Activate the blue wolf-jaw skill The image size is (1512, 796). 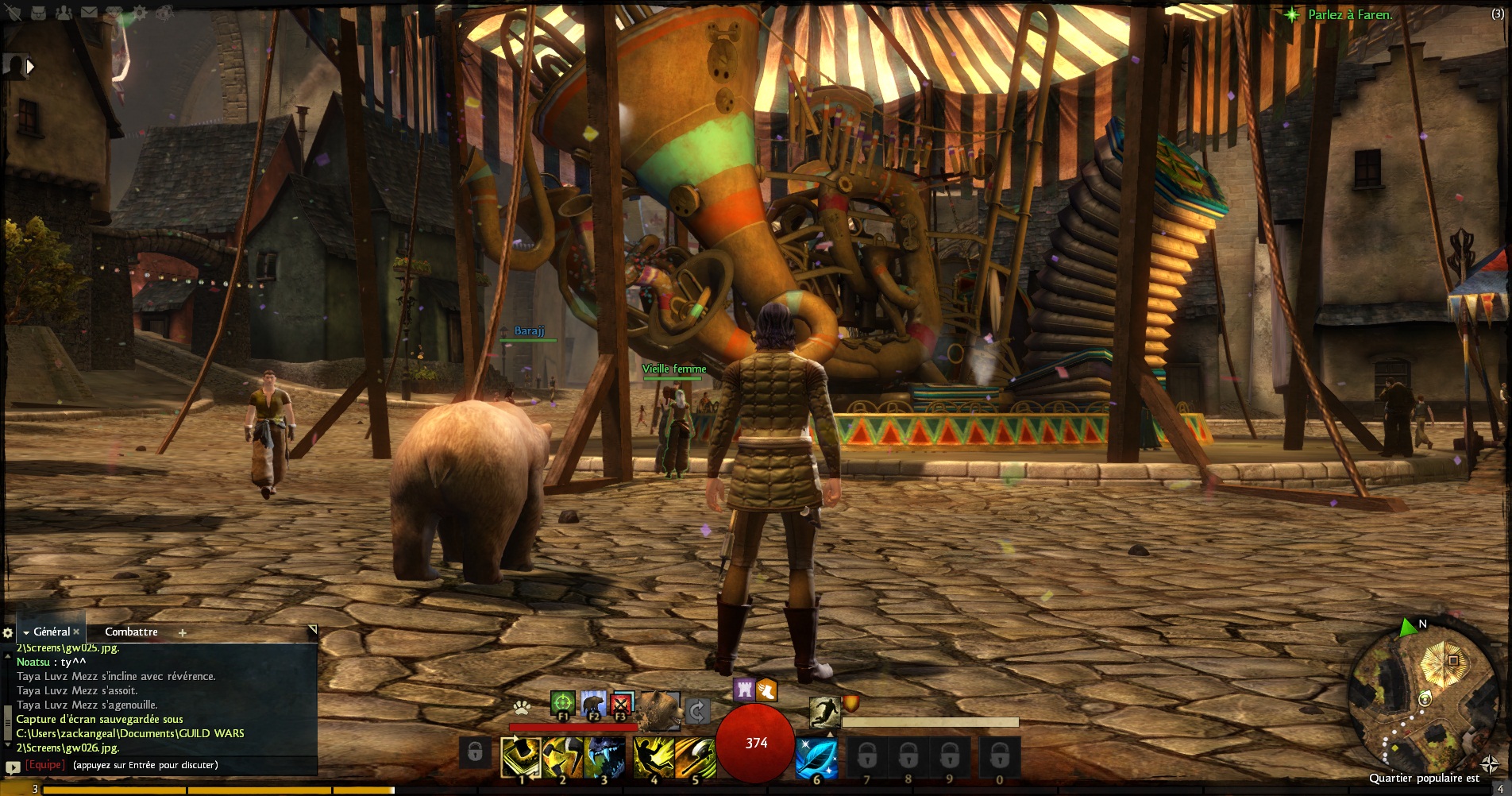coord(604,757)
